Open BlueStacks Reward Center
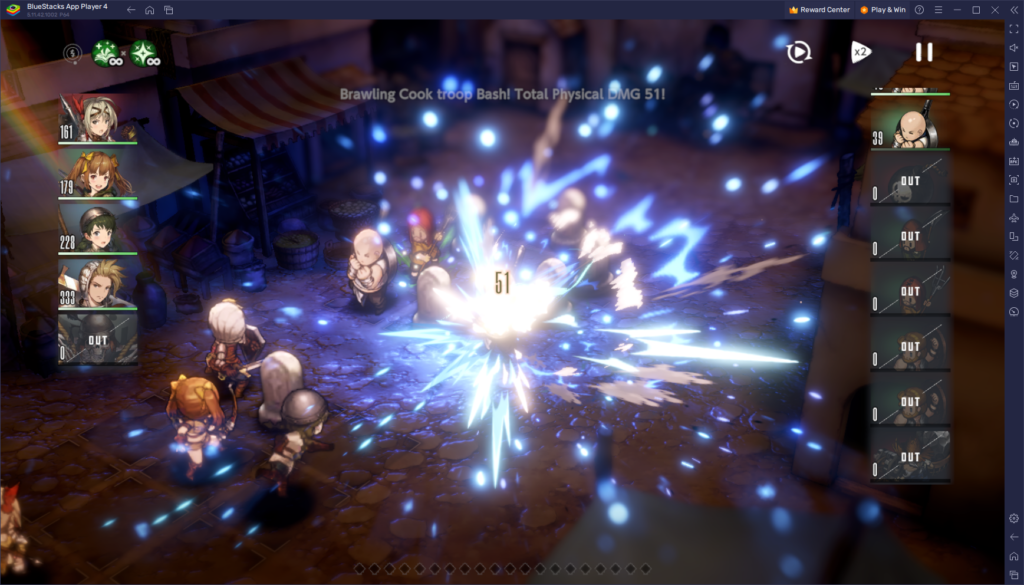Viewport: 1024px width, 585px height. (x=819, y=9)
